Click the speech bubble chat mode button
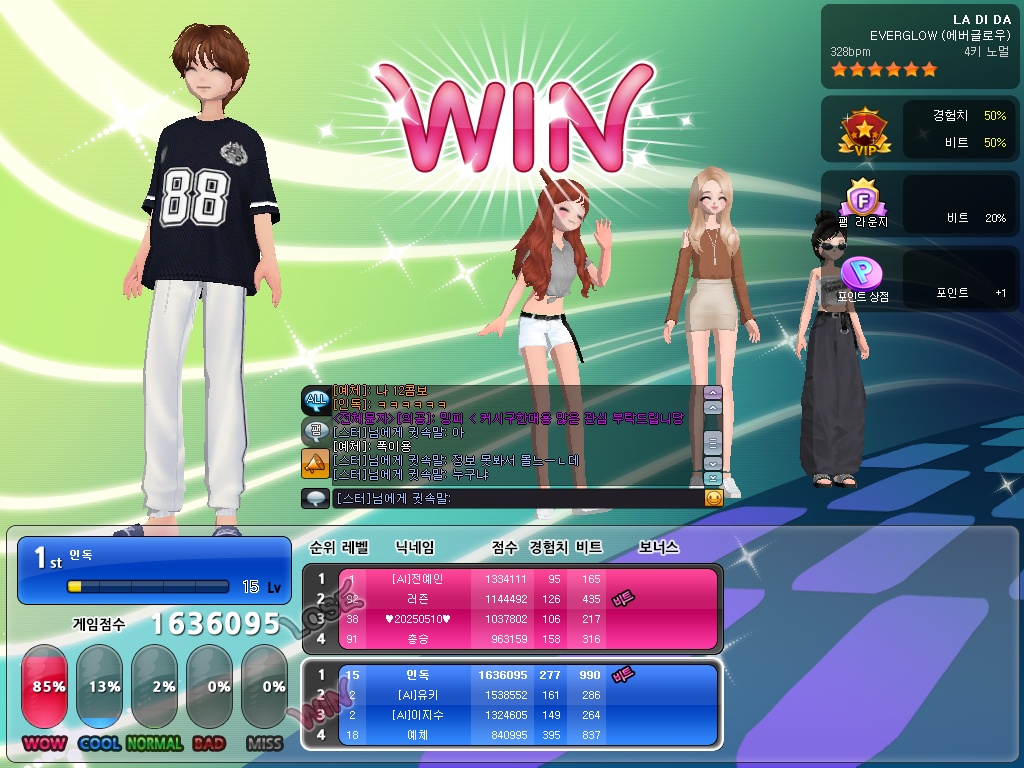The height and width of the screenshot is (768, 1024). [316, 497]
